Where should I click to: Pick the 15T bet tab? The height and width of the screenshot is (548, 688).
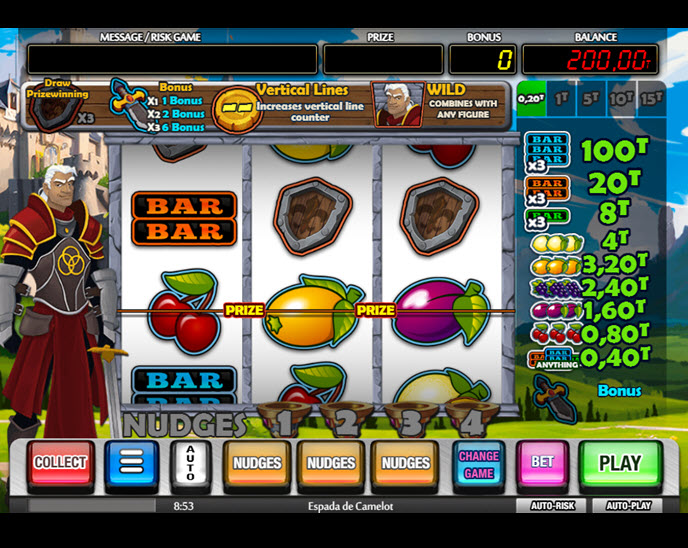coord(651,99)
